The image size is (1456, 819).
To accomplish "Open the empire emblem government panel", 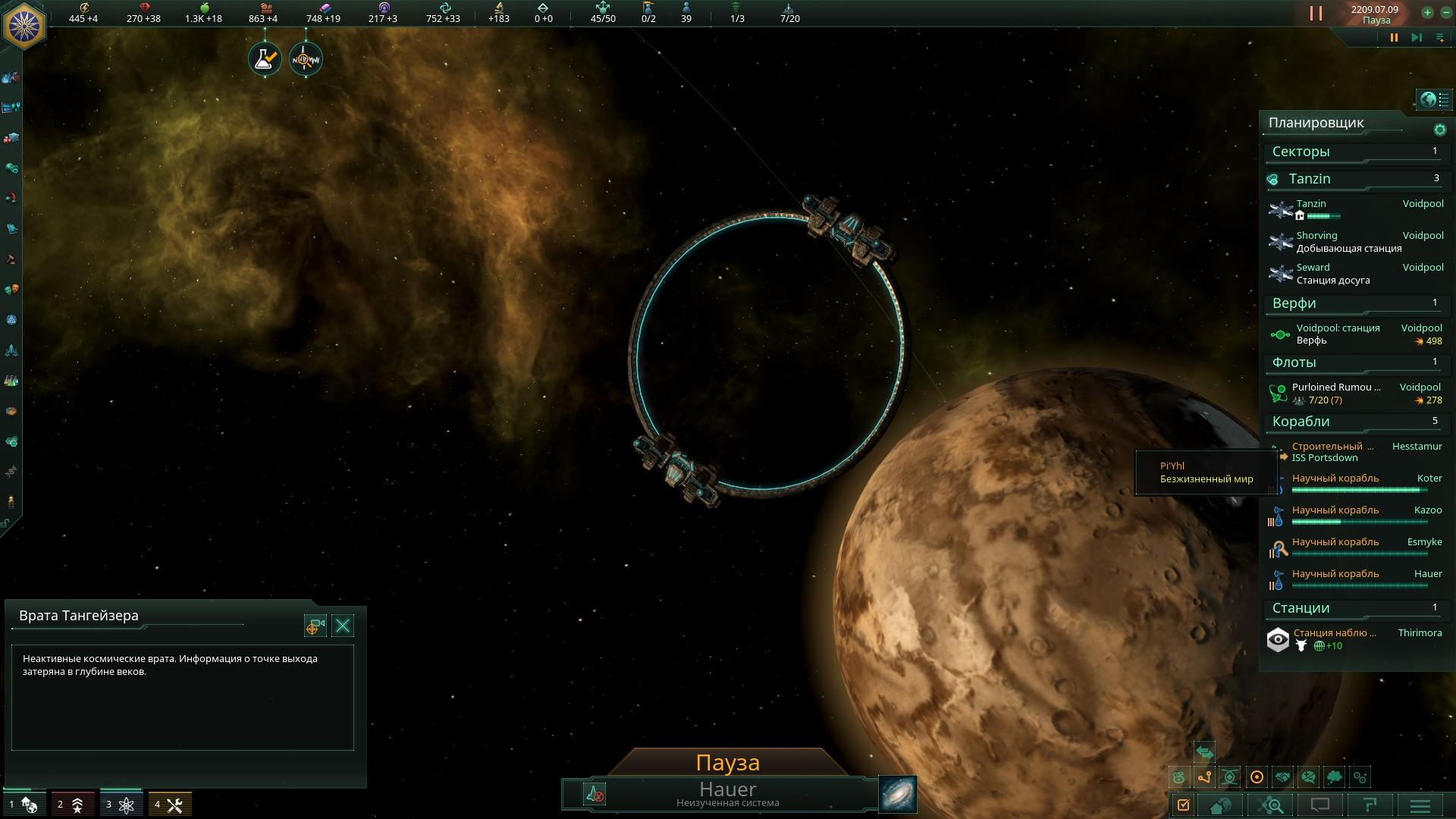I will point(24,25).
